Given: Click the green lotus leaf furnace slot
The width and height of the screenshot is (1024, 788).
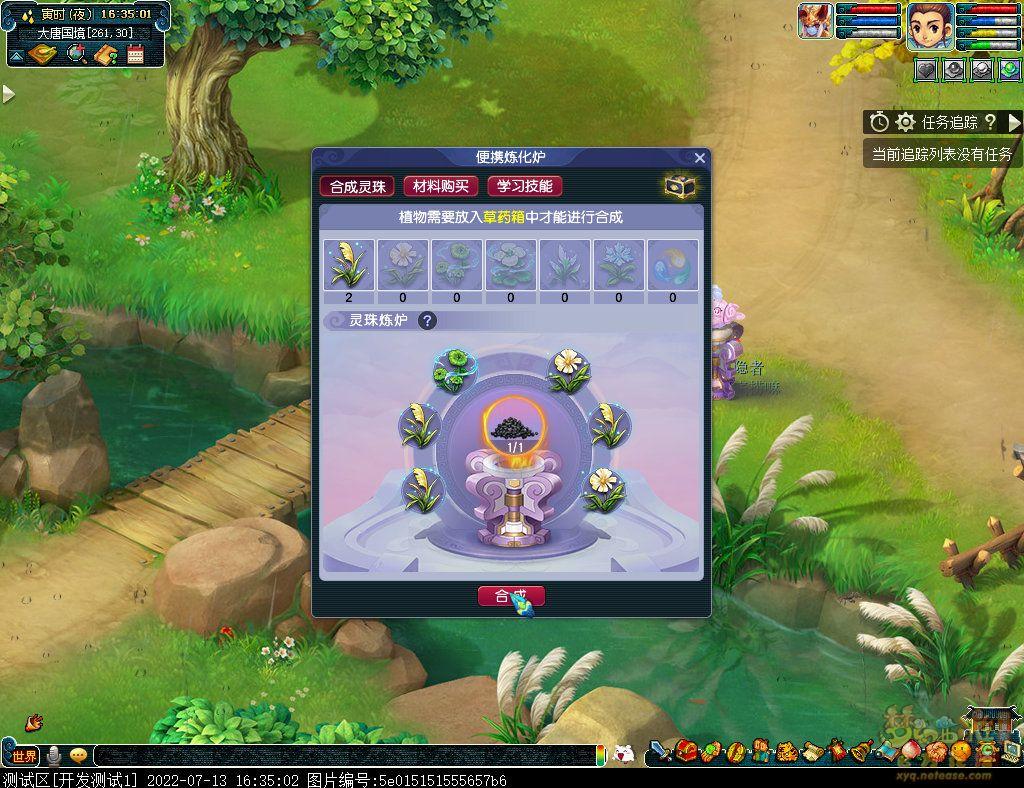Looking at the screenshot, I should tap(453, 371).
